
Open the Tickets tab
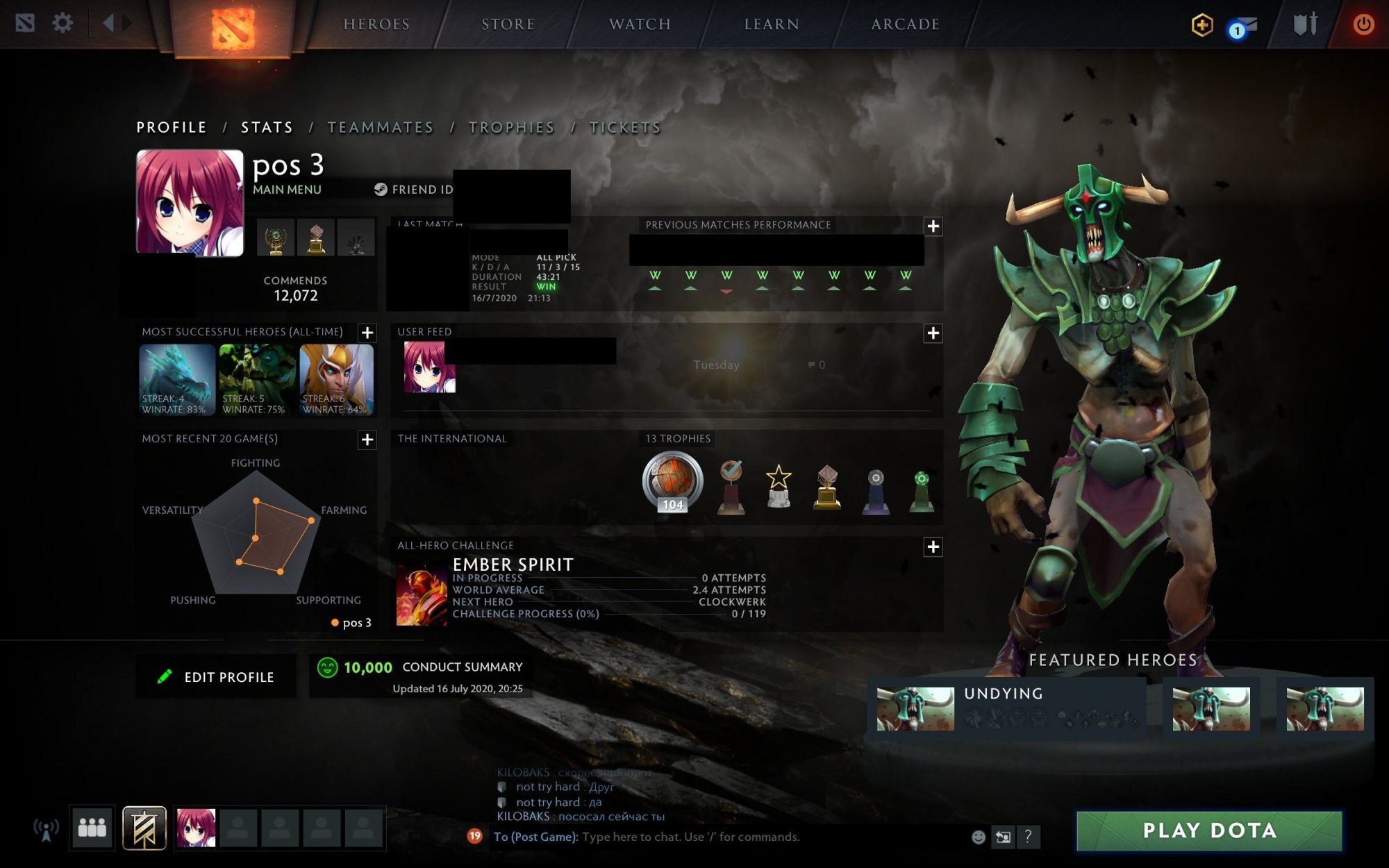[x=625, y=128]
